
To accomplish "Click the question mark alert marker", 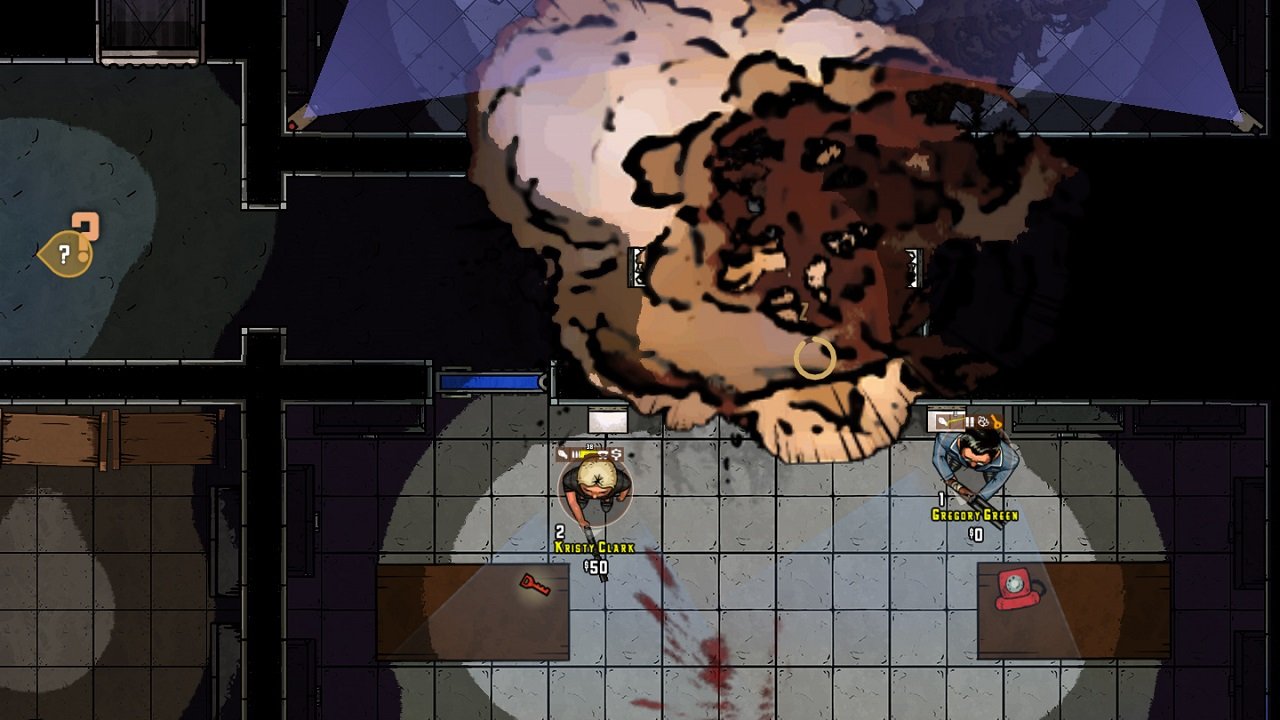I will coord(66,254).
